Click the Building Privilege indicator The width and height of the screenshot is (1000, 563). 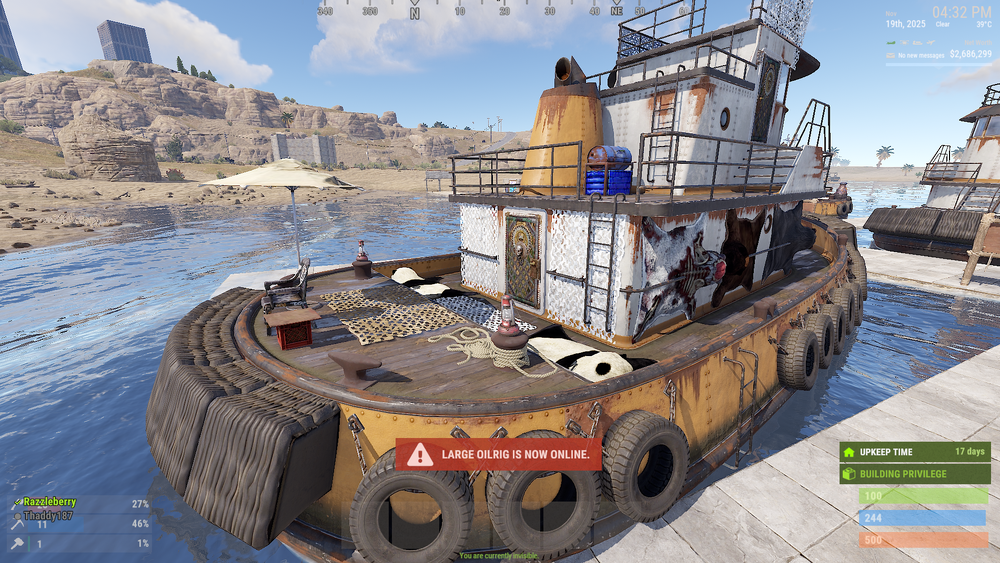tap(915, 473)
